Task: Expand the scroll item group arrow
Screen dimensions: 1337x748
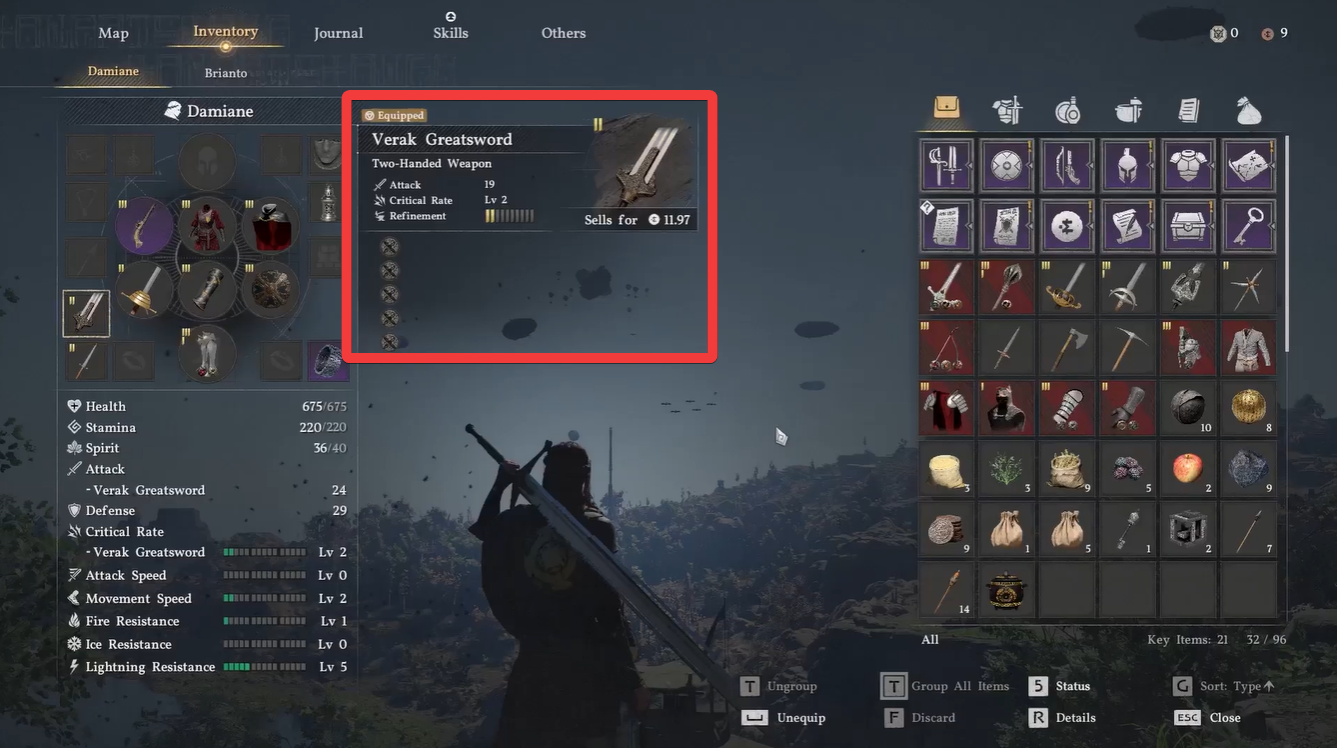Action: click(1149, 227)
